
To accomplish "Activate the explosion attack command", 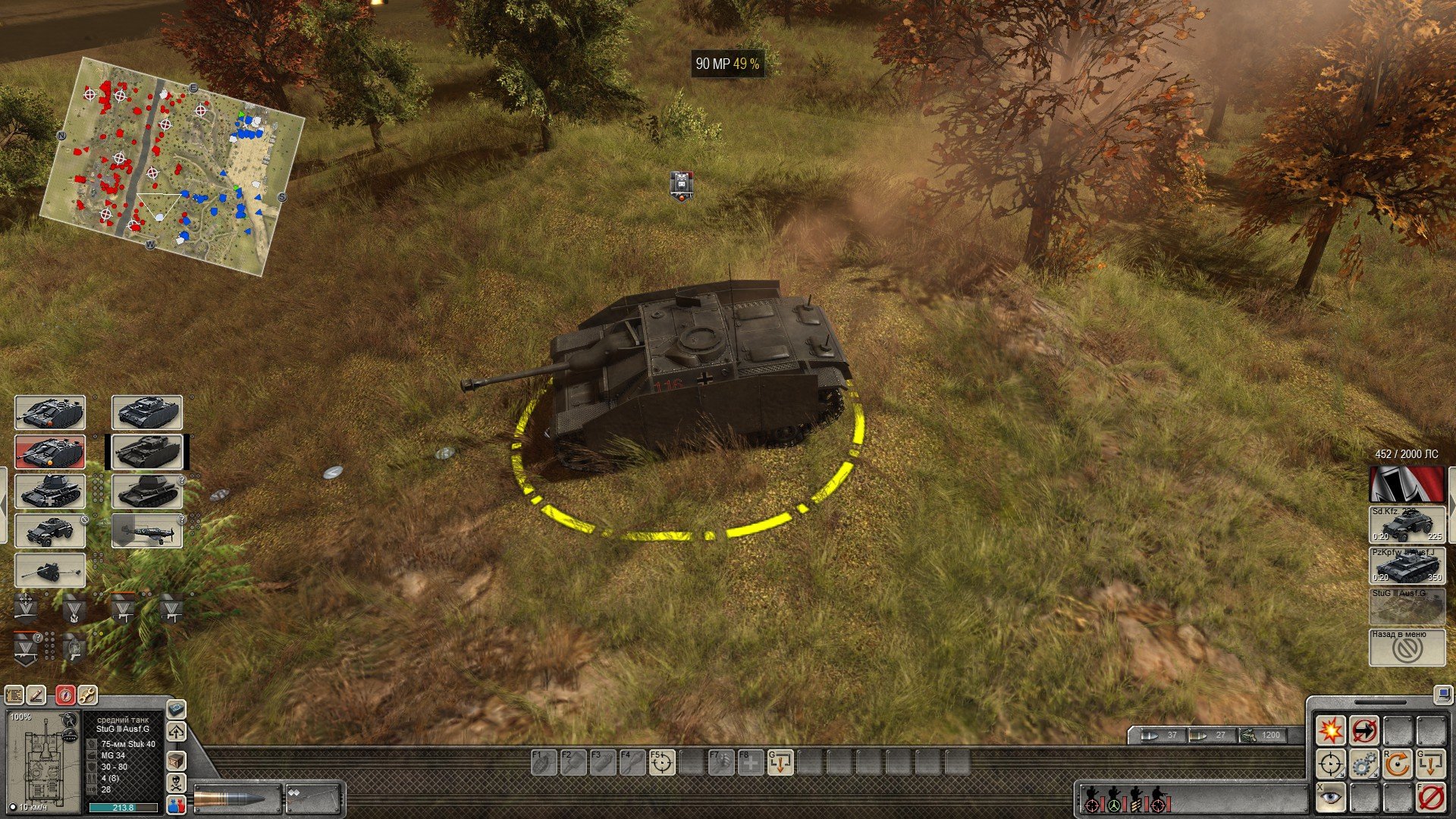I will click(1330, 730).
